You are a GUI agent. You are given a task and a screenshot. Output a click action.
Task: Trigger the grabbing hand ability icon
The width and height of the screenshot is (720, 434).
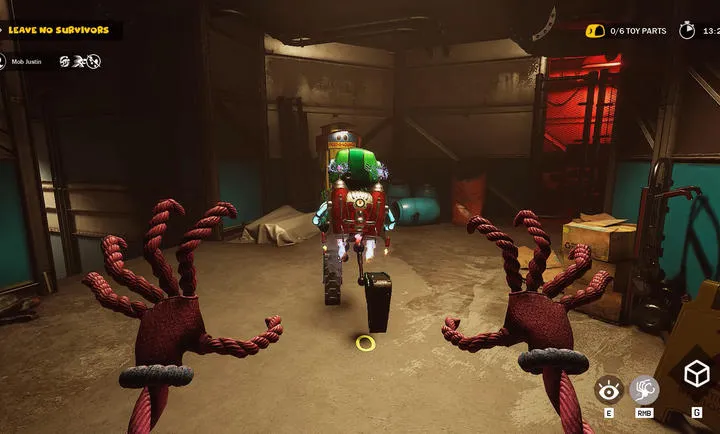pyautogui.click(x=645, y=389)
